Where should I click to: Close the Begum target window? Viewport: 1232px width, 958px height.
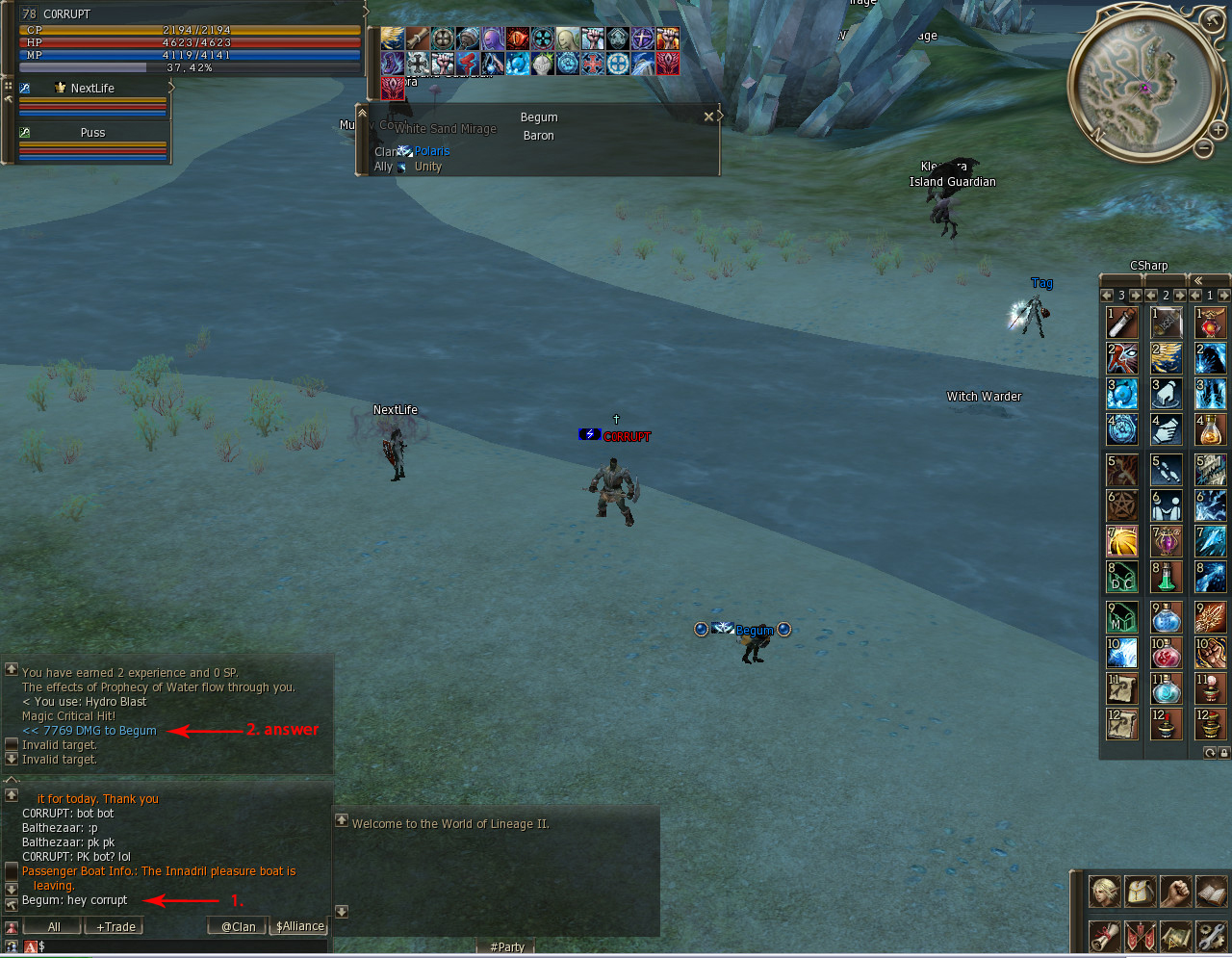click(709, 117)
